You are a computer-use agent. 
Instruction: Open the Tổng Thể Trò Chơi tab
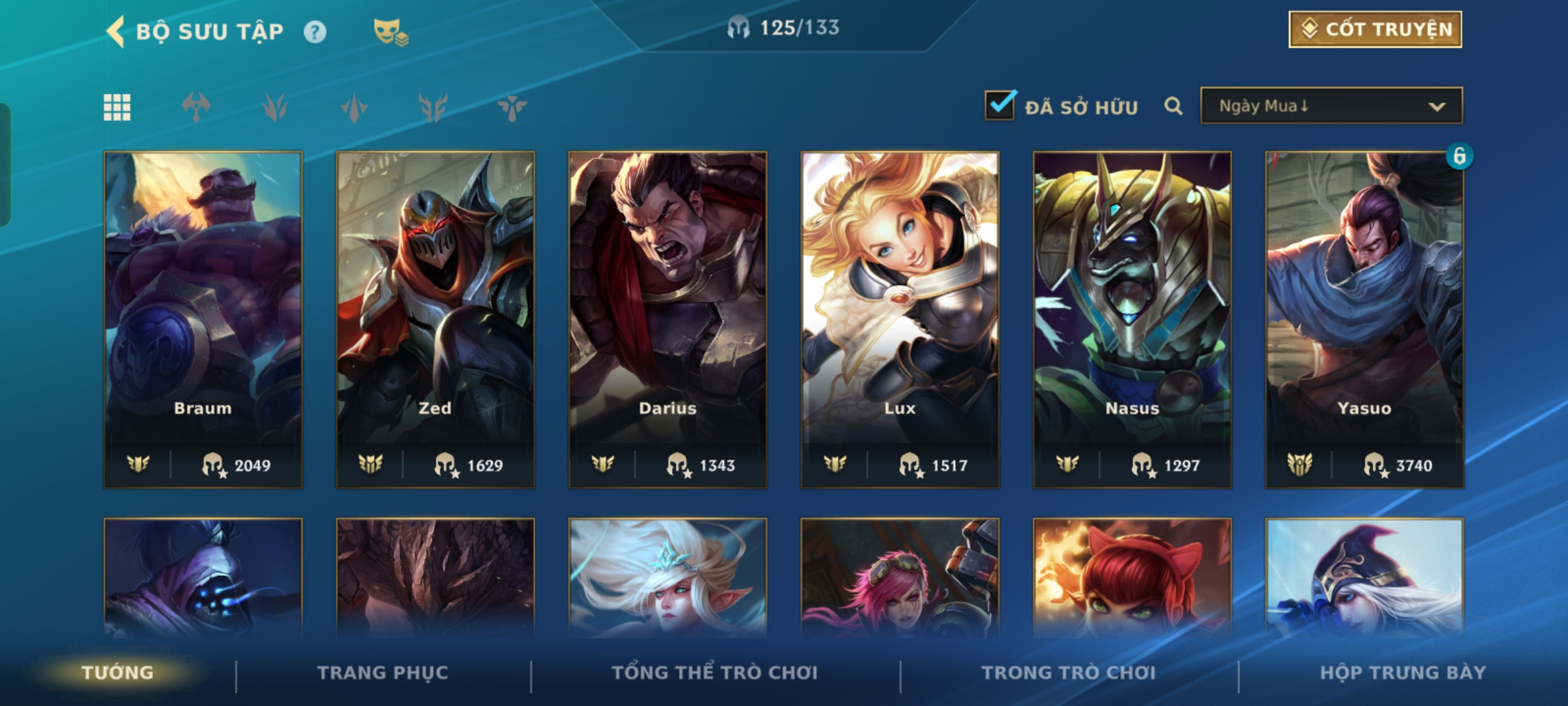click(715, 673)
